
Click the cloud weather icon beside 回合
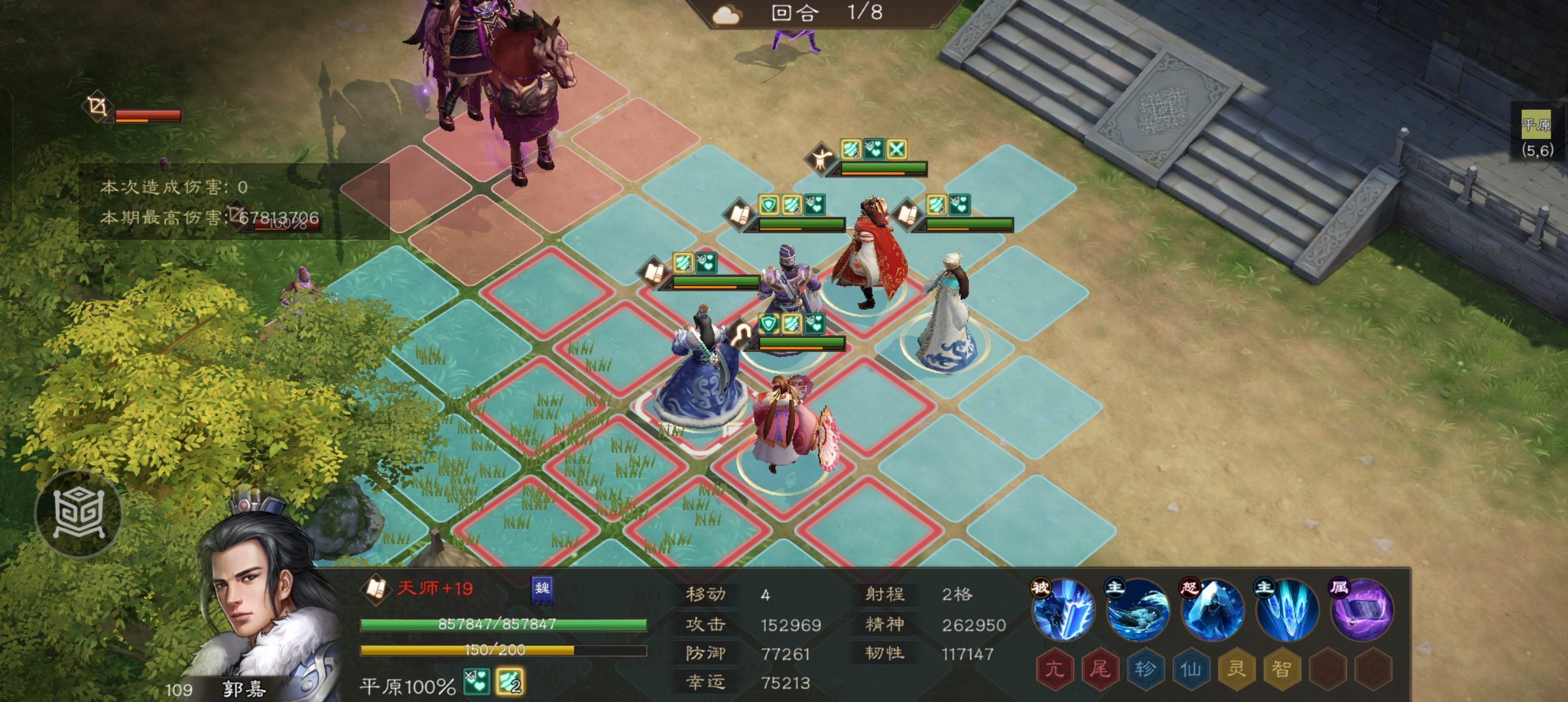(727, 15)
